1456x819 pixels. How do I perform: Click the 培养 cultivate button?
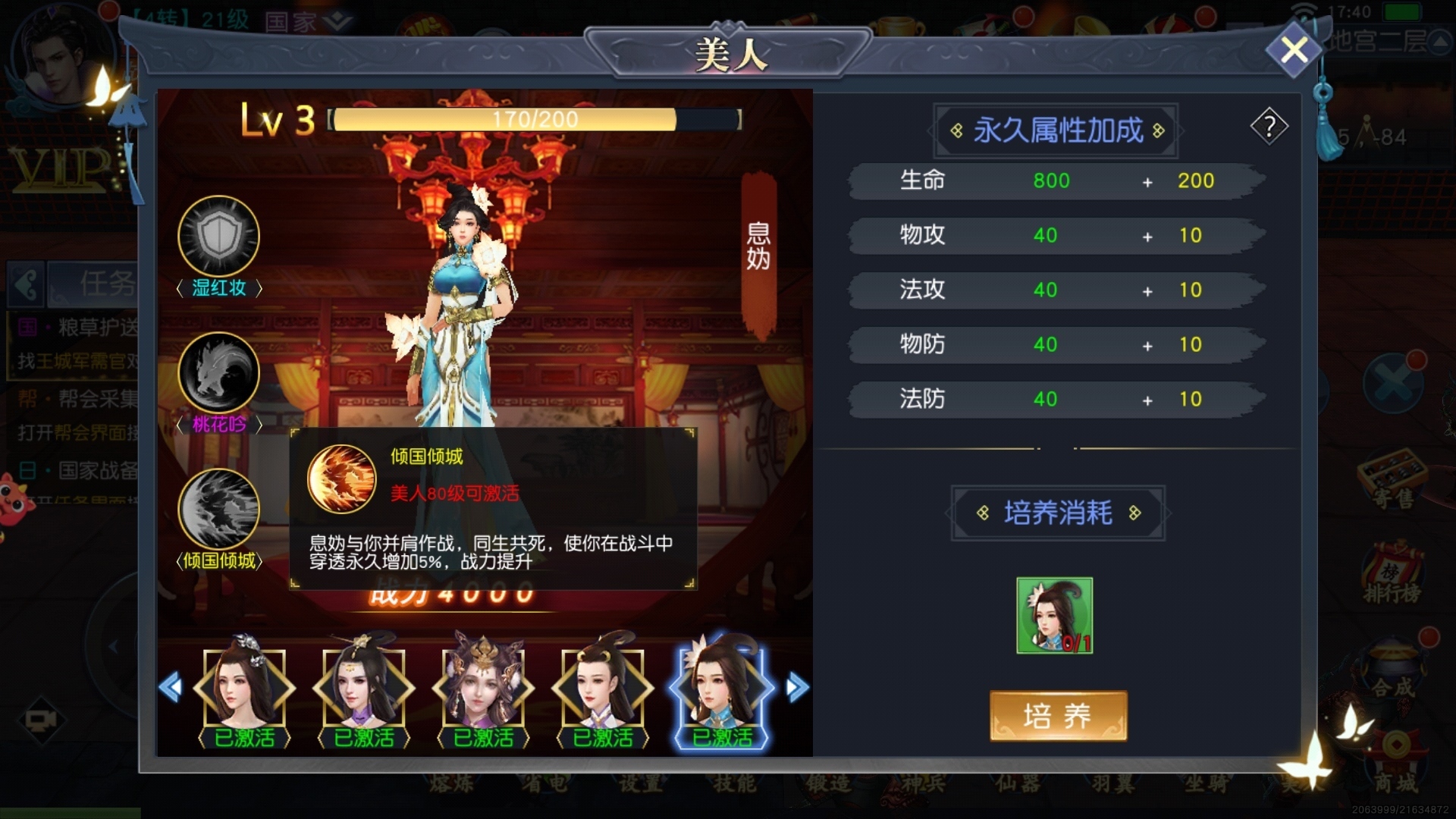(x=1058, y=715)
